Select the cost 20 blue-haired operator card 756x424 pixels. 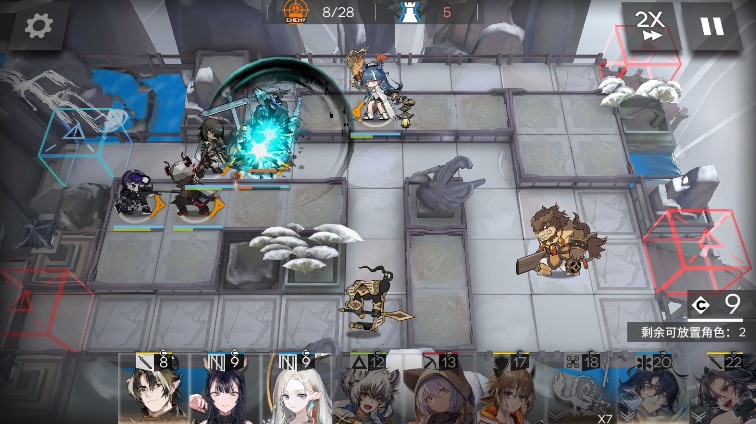[650, 392]
